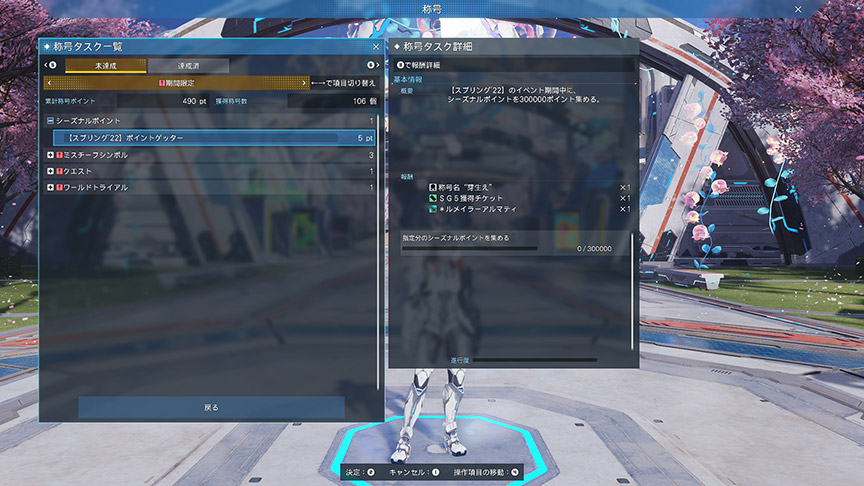Select the 称号名 "芽生え" reward
This screenshot has height=486, width=864.
coord(470,187)
